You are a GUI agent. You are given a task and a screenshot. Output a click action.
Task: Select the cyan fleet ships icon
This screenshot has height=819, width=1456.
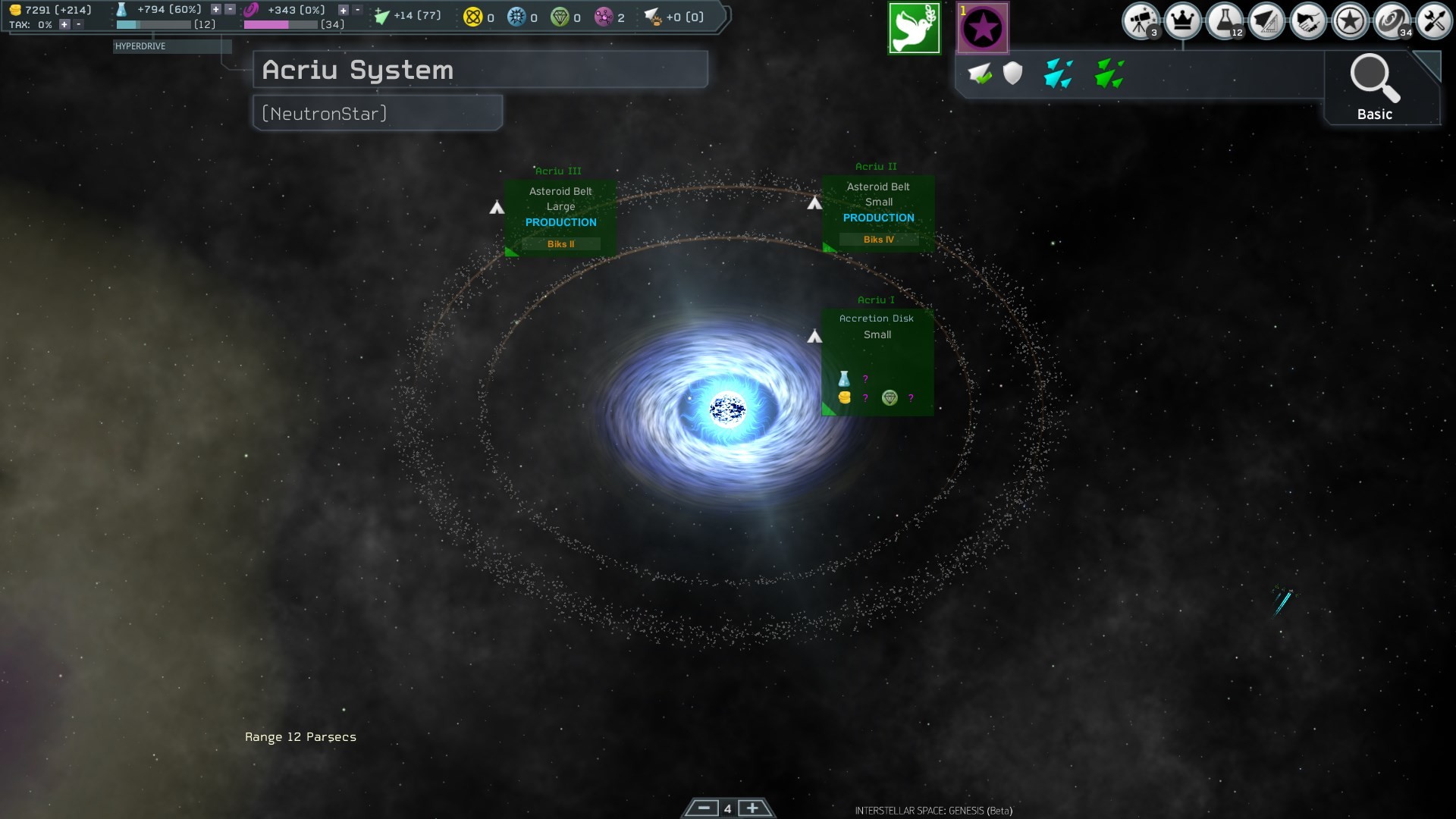[x=1058, y=74]
